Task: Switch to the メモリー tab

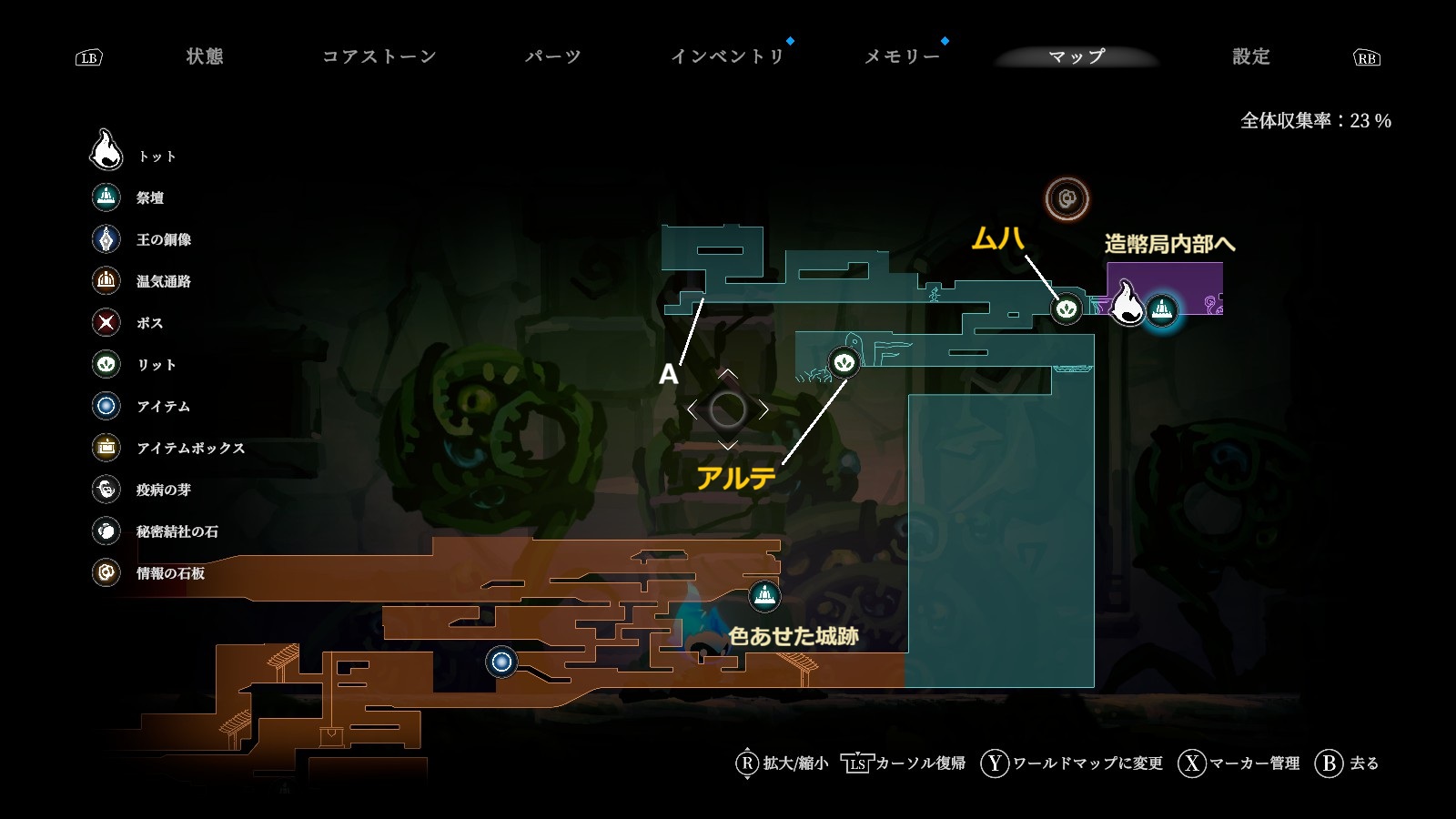Action: 902,56
